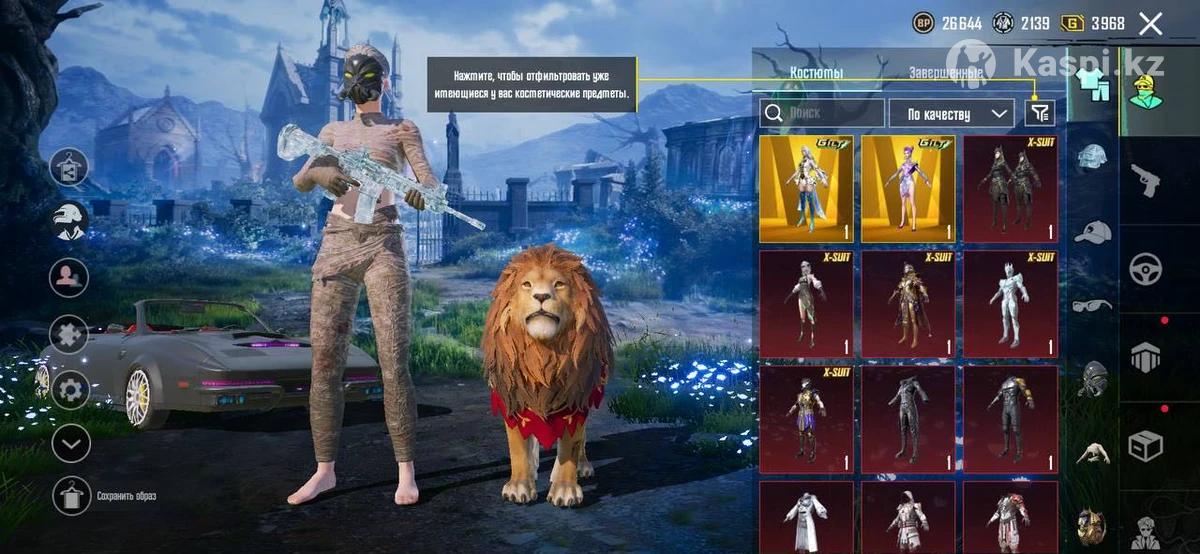Viewport: 1200px width, 554px height.
Task: Switch to the Костюмы tab
Action: (x=816, y=73)
